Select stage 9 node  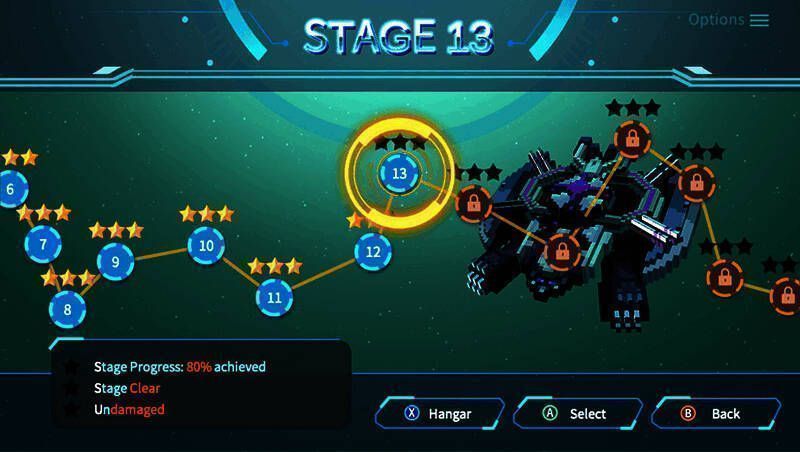tap(116, 262)
